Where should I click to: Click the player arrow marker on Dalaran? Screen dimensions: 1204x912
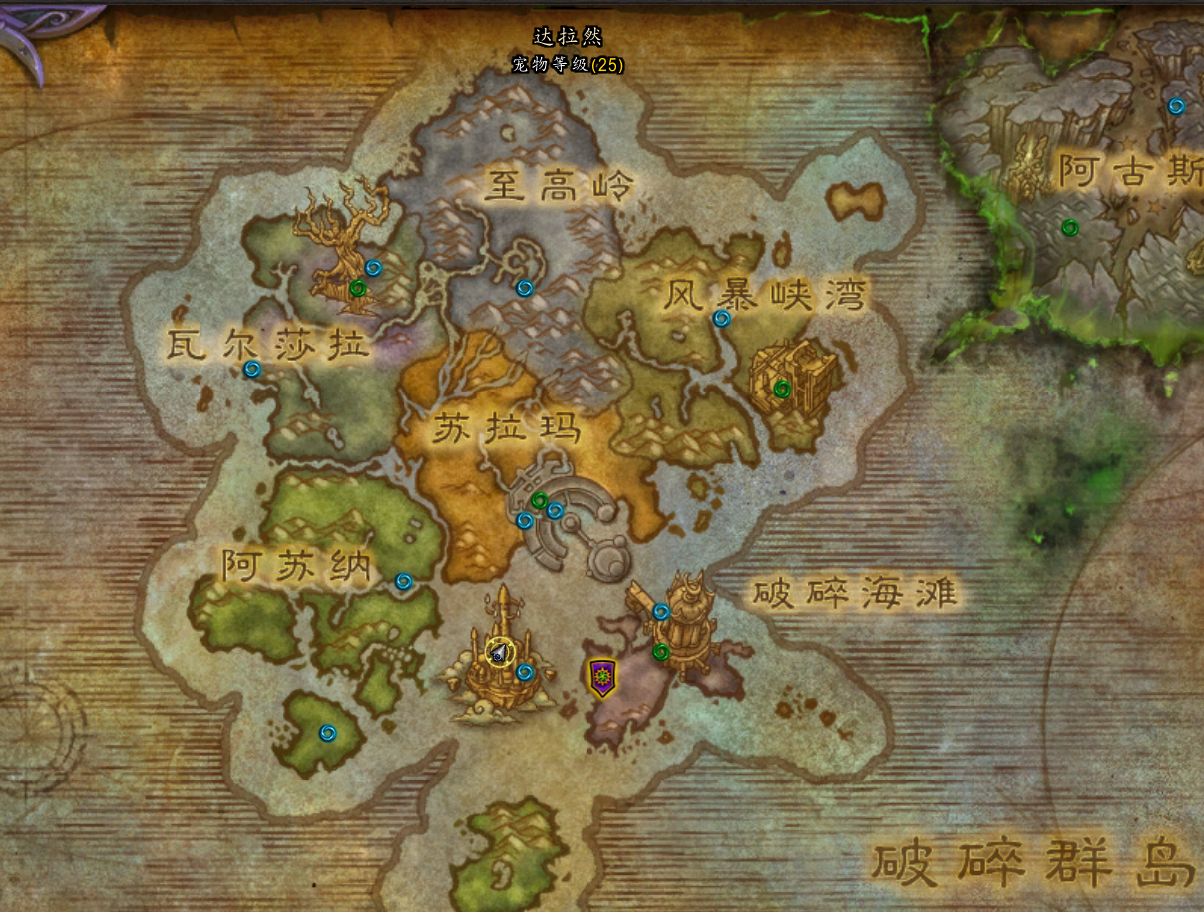coord(498,653)
